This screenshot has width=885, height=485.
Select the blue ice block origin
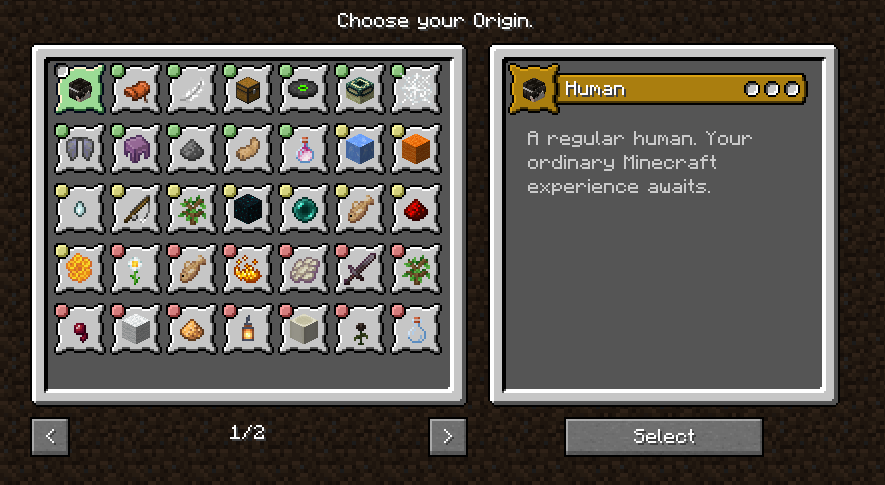pyautogui.click(x=360, y=151)
